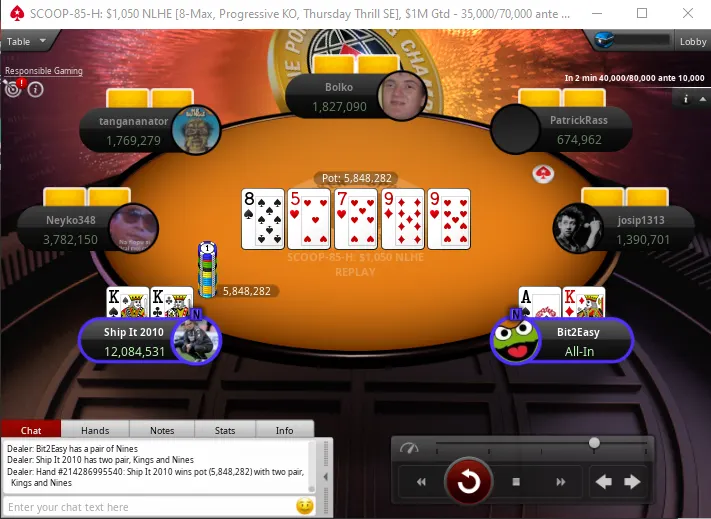711x519 pixels.
Task: Go to the next hand arrow
Action: point(632,482)
